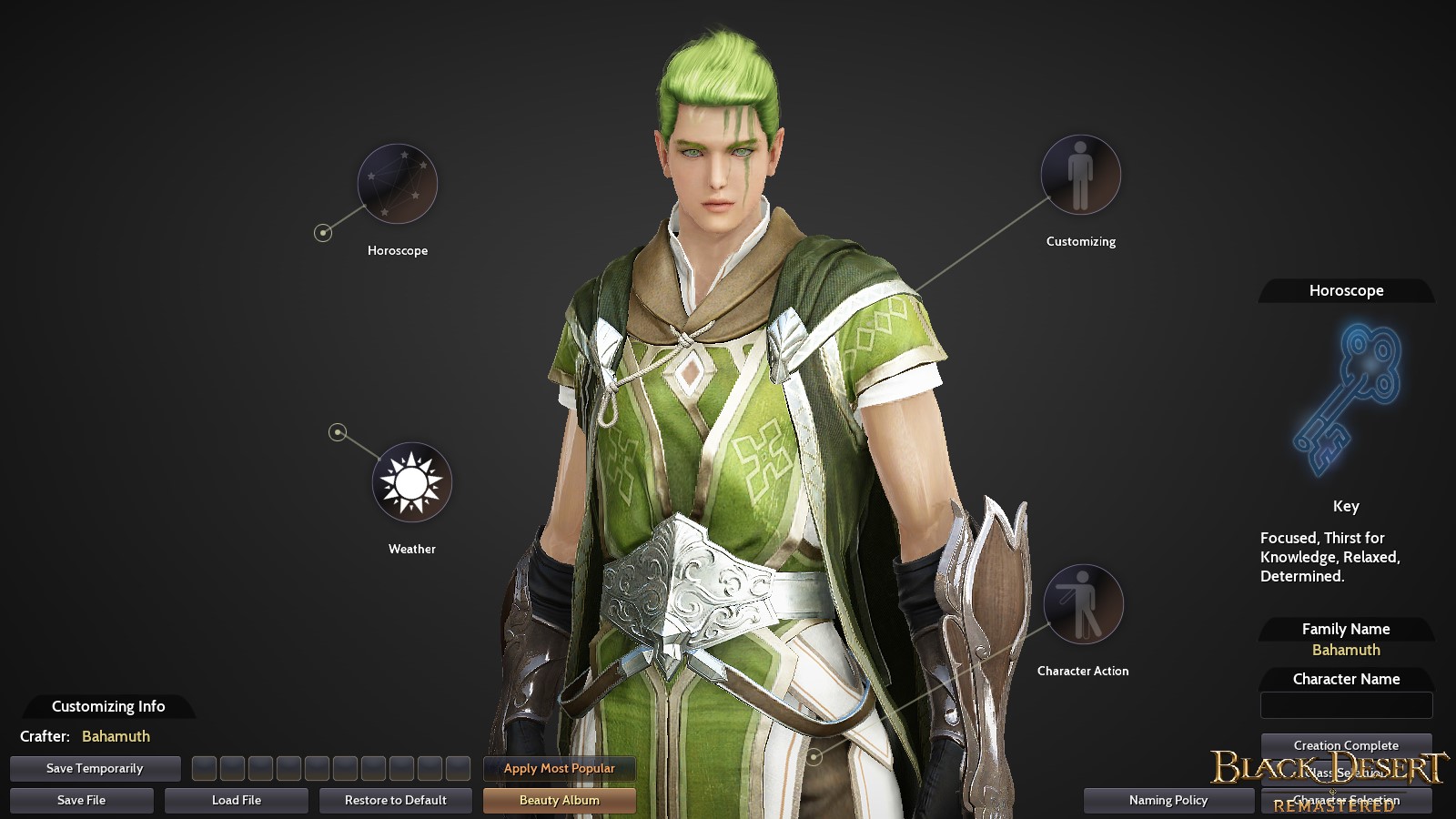The height and width of the screenshot is (819, 1456).
Task: Apply Most Popular customization preset
Action: 559,768
